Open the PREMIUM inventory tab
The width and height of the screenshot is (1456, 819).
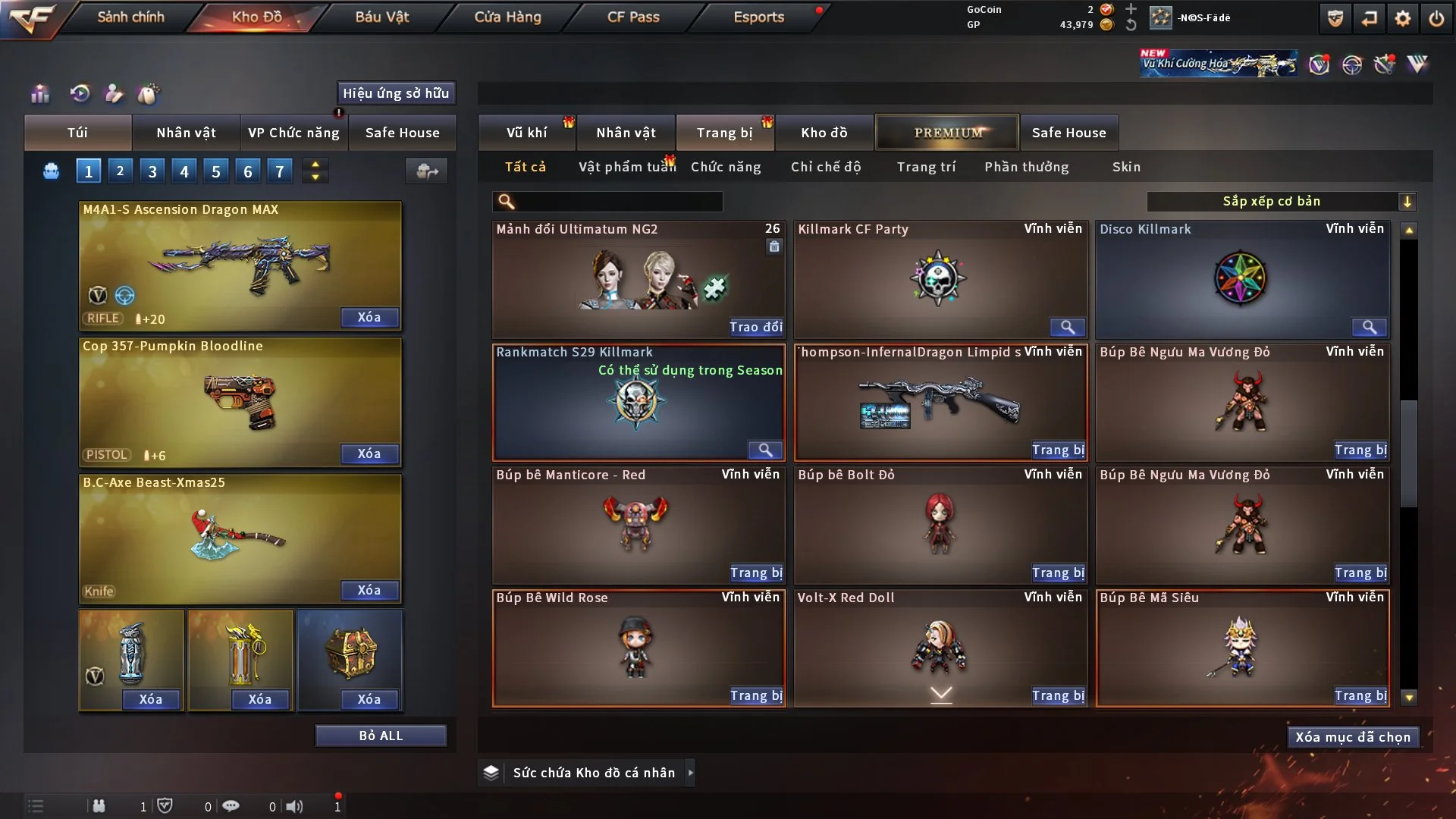(947, 133)
